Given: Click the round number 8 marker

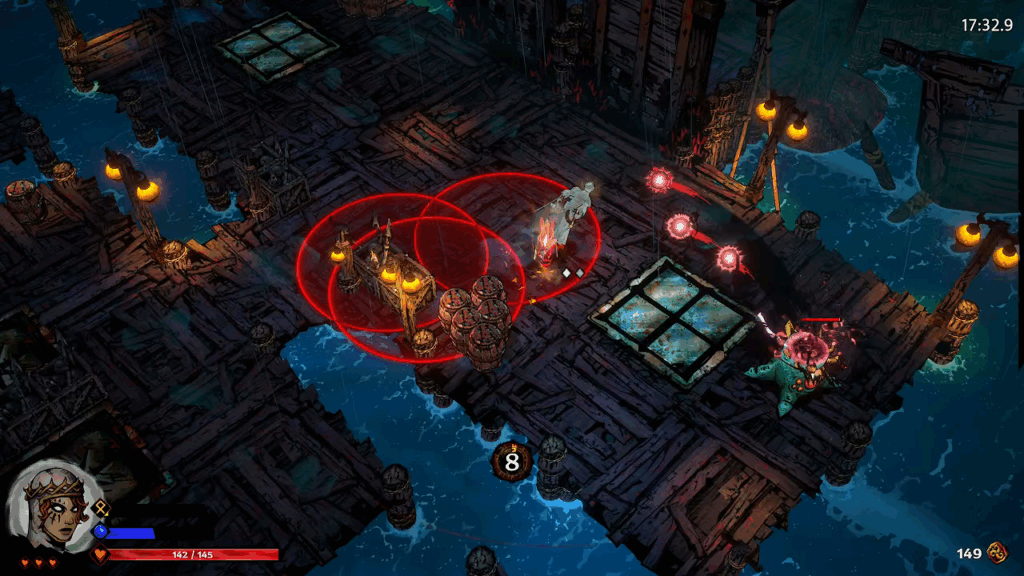Looking at the screenshot, I should [x=512, y=462].
